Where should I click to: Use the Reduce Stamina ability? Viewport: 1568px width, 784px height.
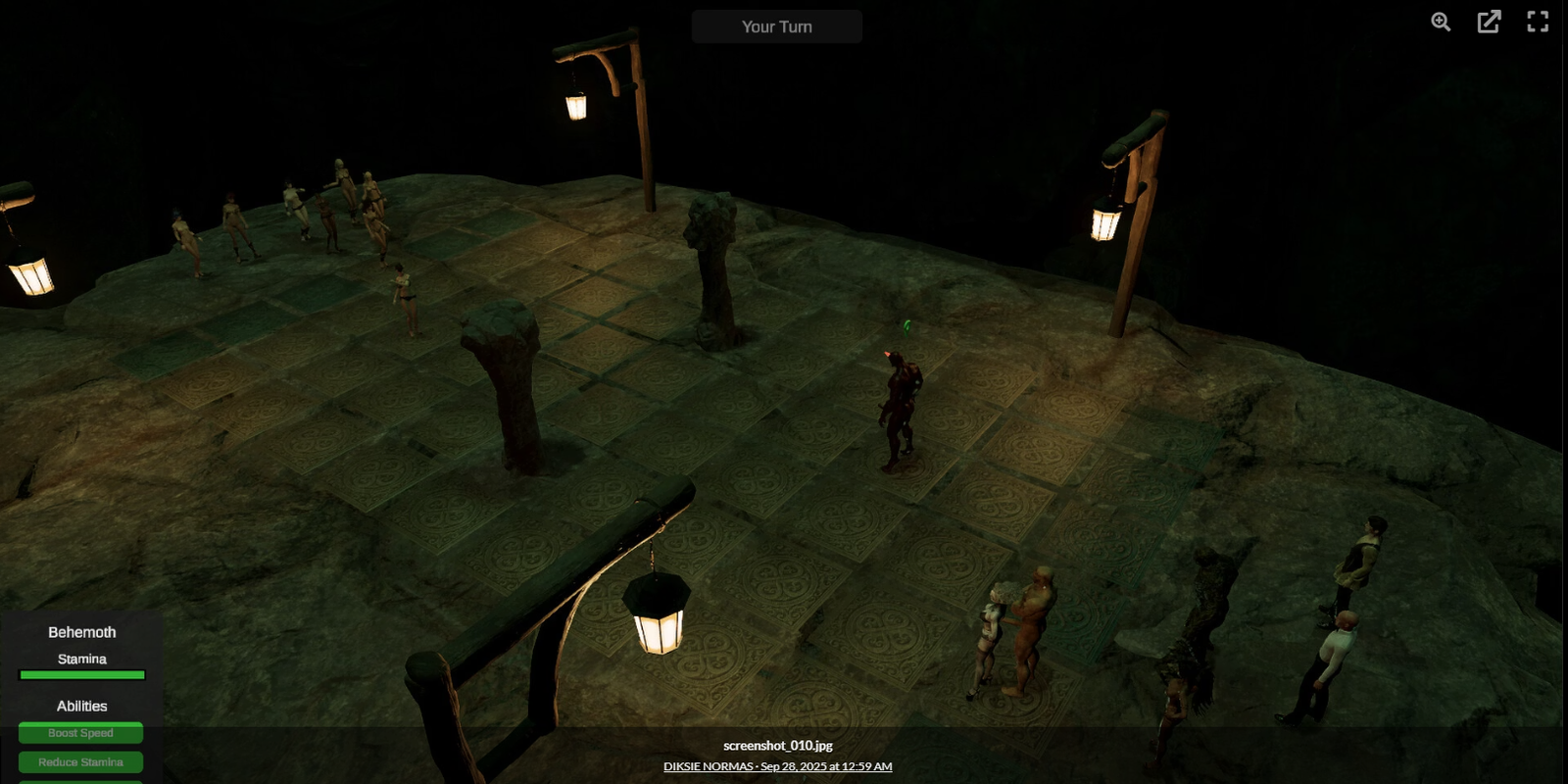(80, 762)
